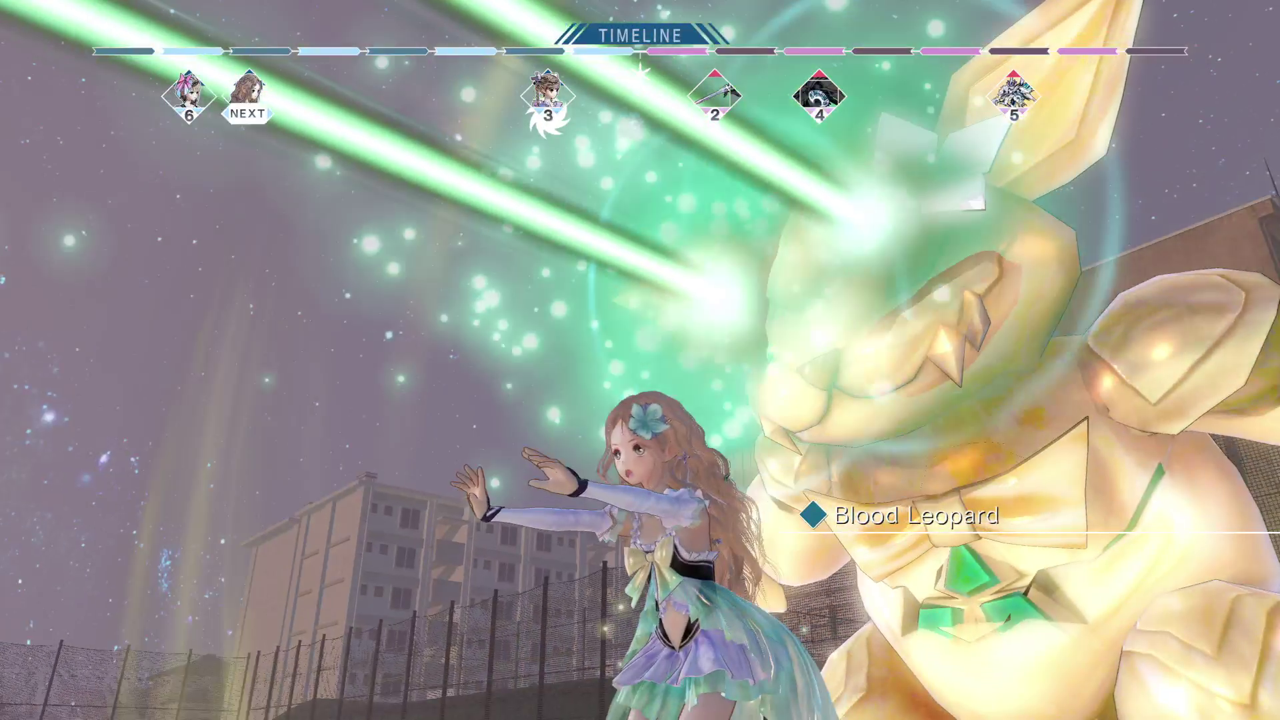Select the hat-wearing character portrait numbered 3
The image size is (1280, 720).
[x=547, y=94]
